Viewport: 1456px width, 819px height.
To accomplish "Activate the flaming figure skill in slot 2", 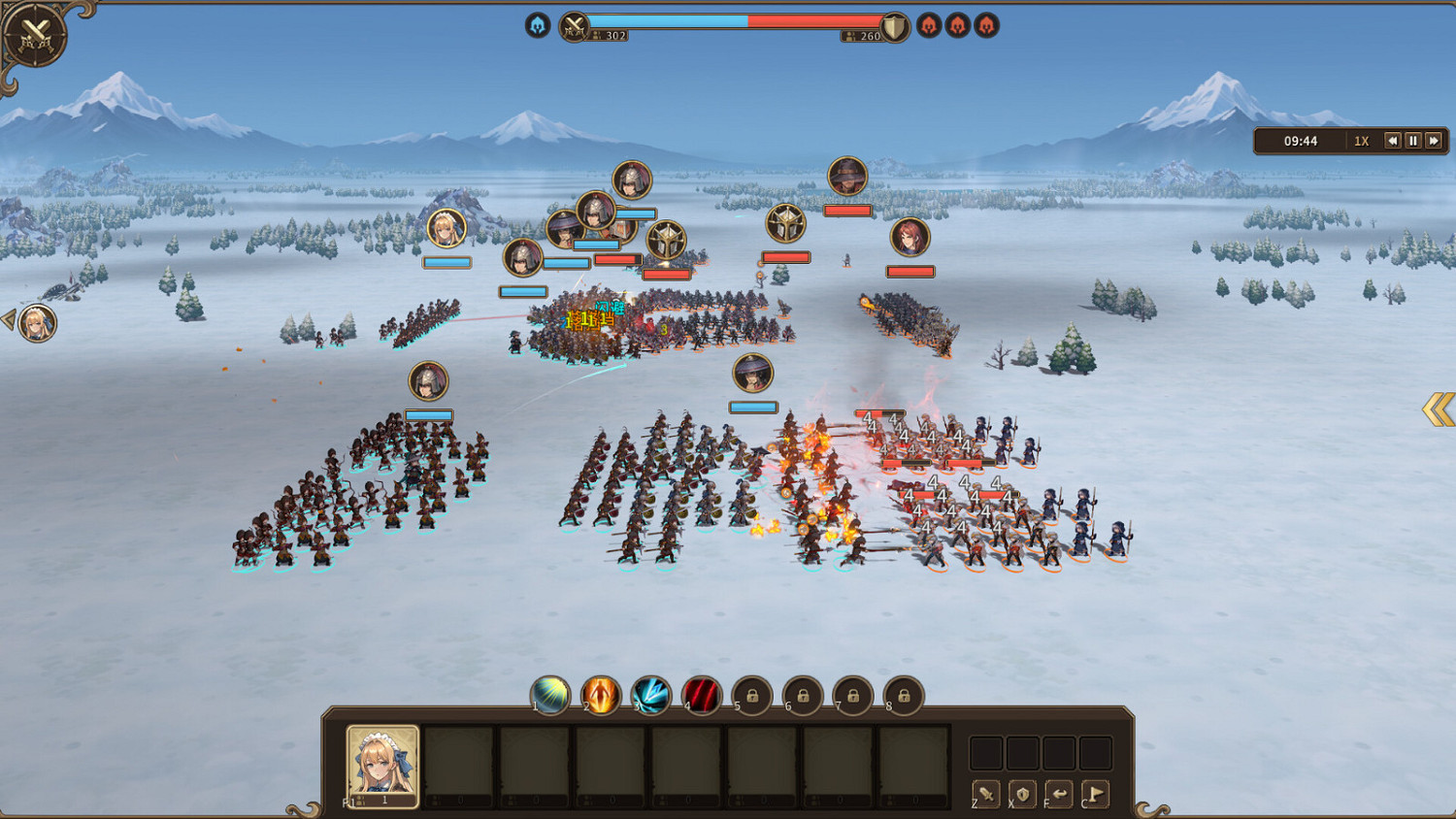I will coord(601,695).
